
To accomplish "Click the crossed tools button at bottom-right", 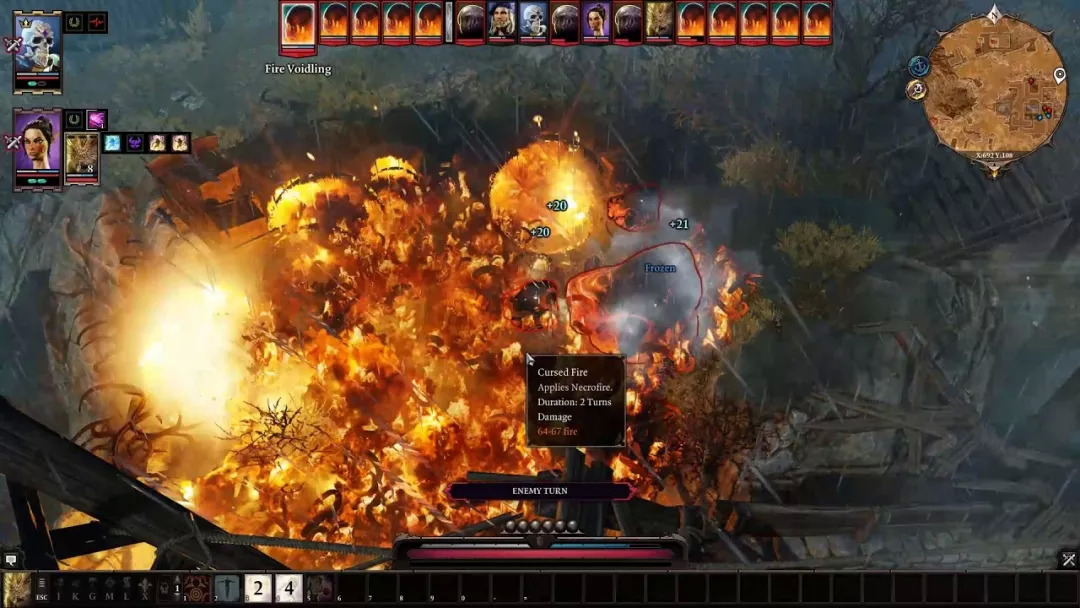I will [x=1068, y=560].
